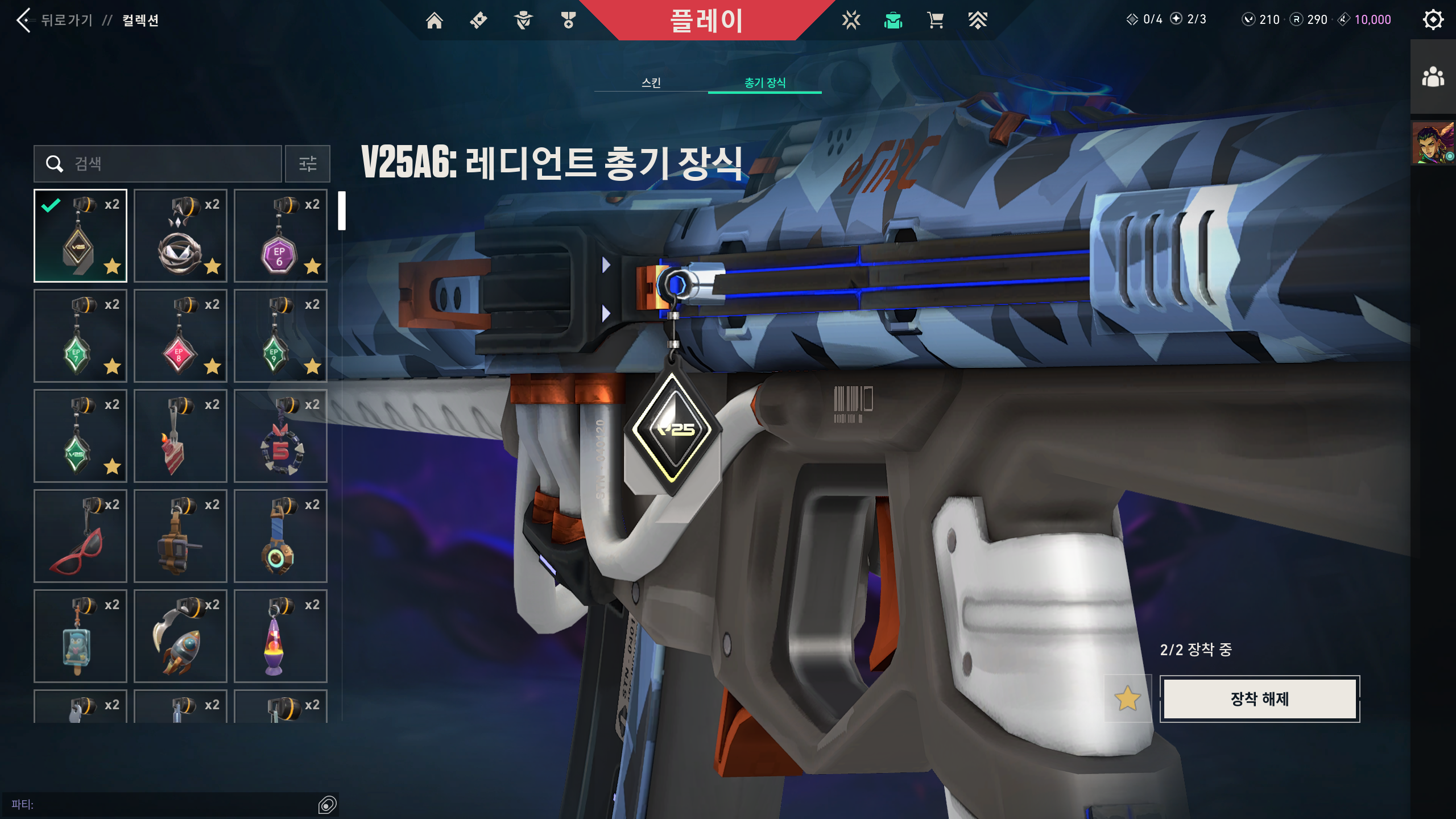Image resolution: width=1456 pixels, height=819 pixels.
Task: Toggle the favorite star next to 장착 해제
Action: (x=1128, y=700)
